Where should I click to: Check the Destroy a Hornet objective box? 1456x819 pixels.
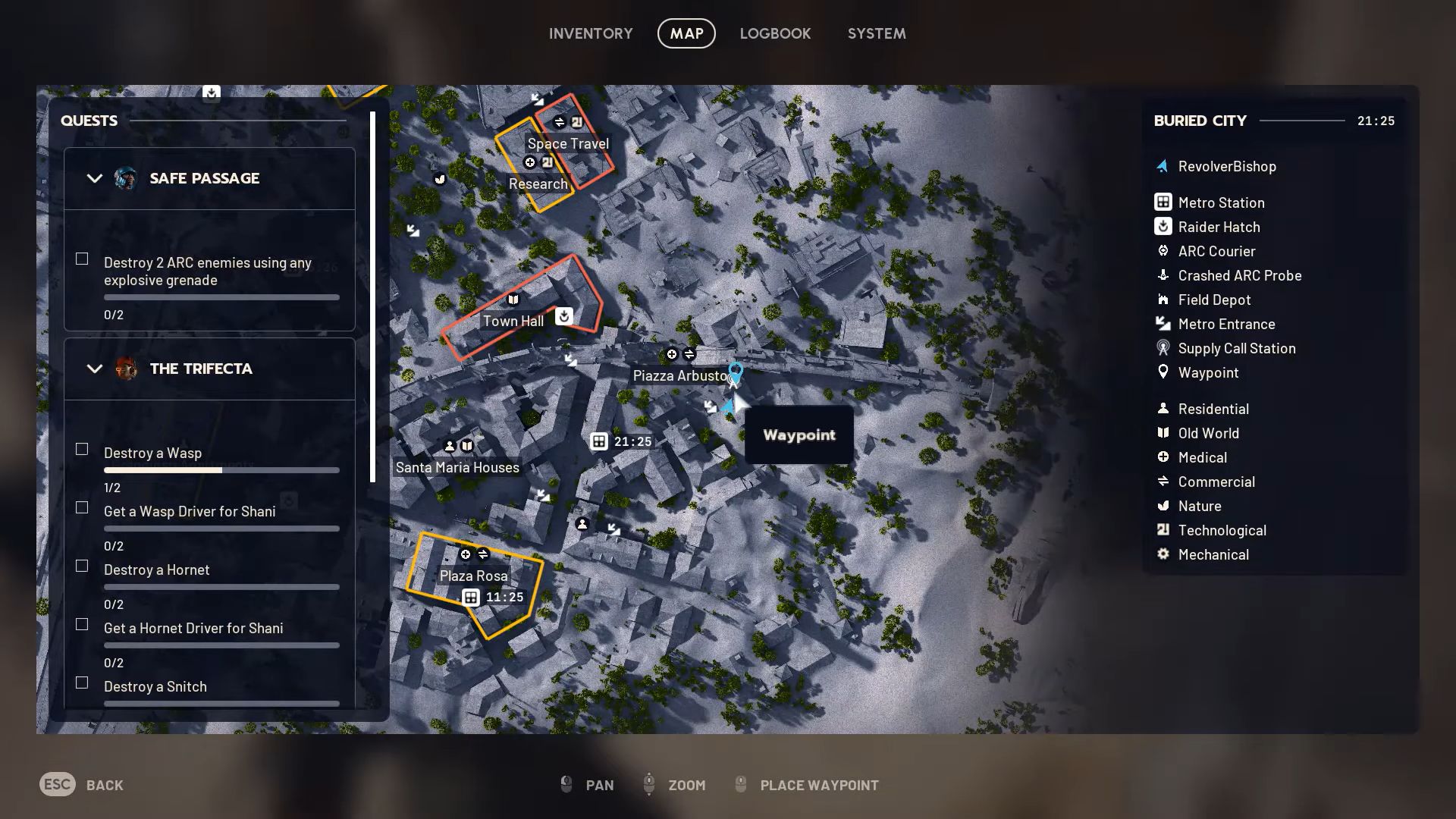(81, 566)
